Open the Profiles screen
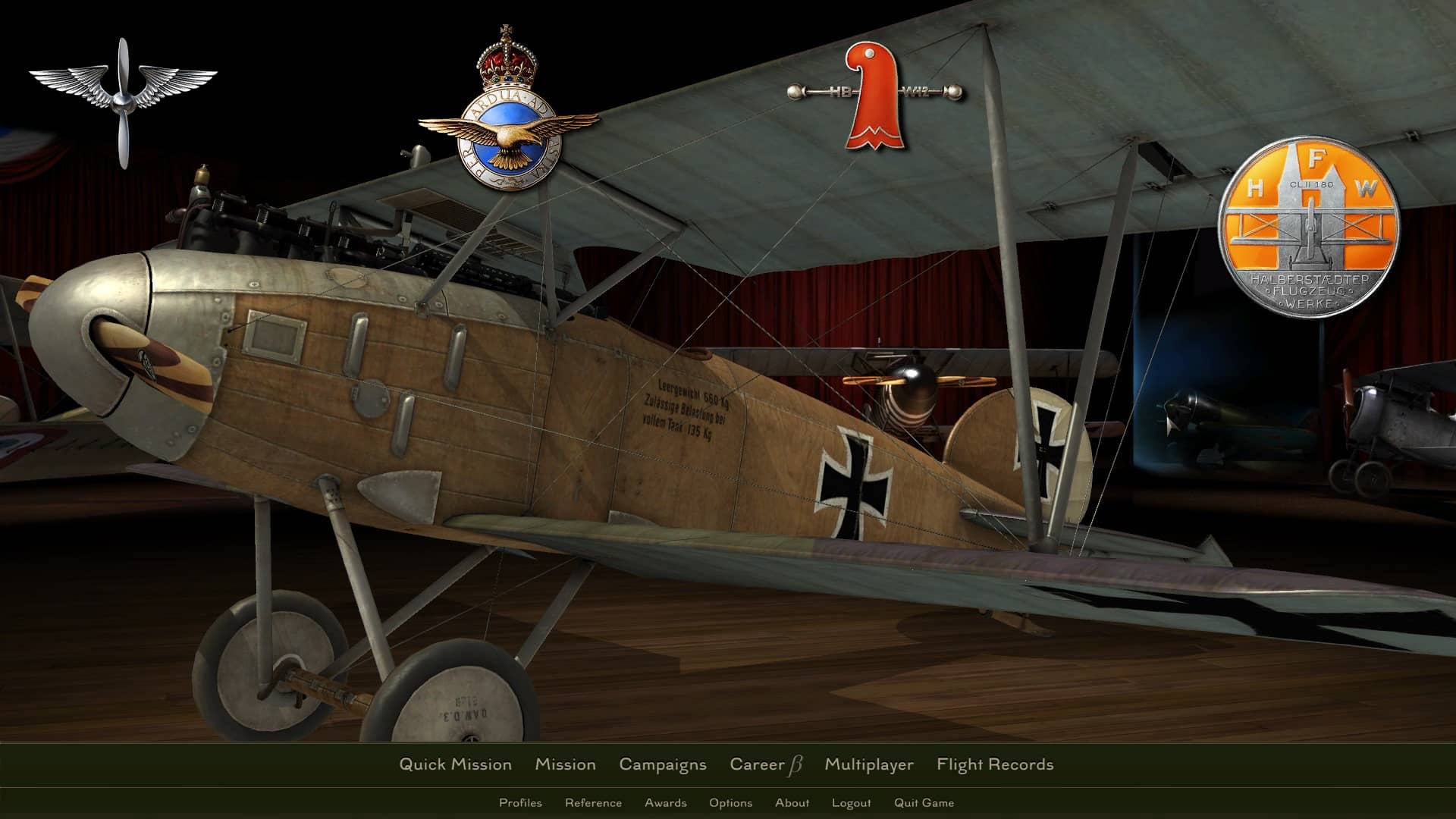The height and width of the screenshot is (819, 1456). [520, 802]
